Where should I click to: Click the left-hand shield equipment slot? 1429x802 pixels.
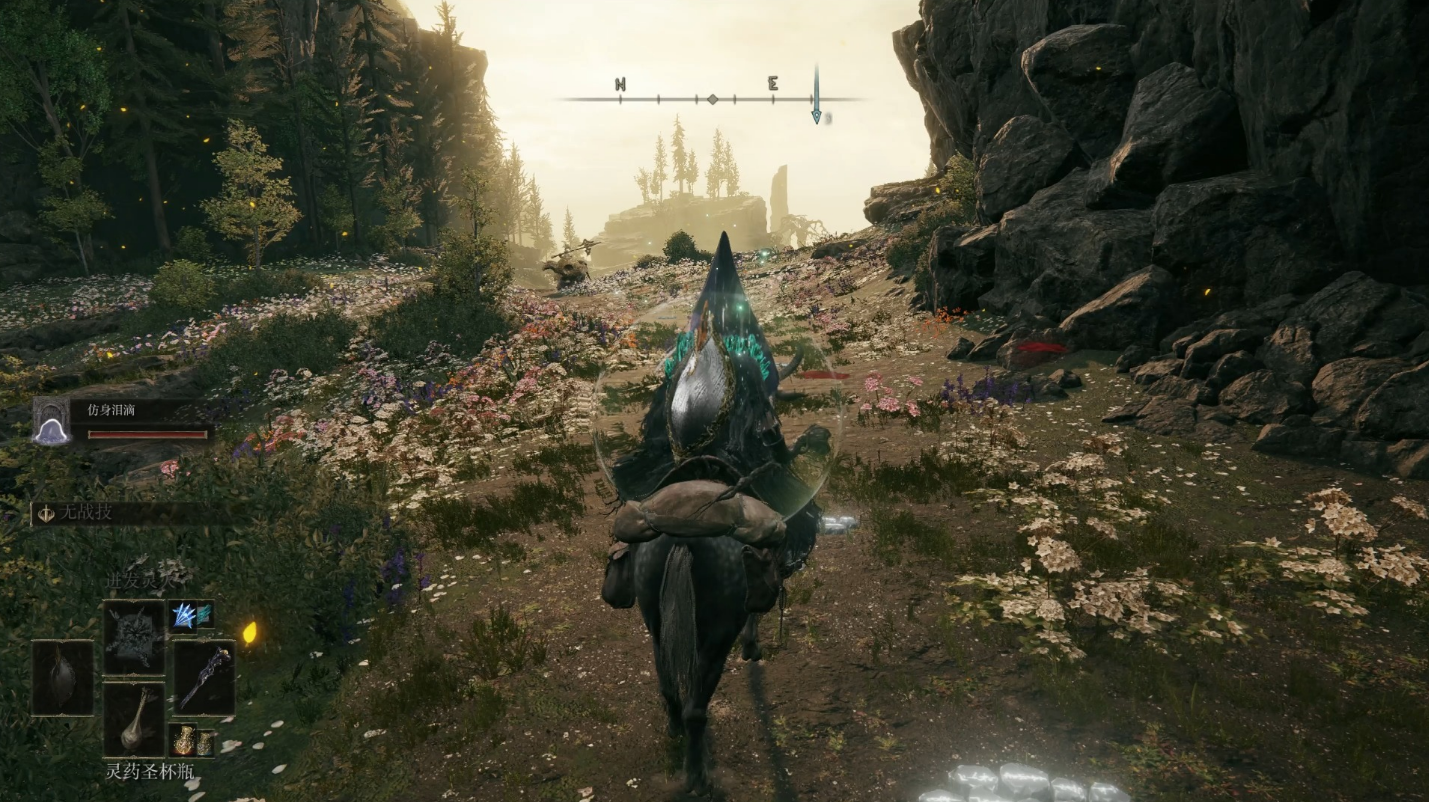62,677
